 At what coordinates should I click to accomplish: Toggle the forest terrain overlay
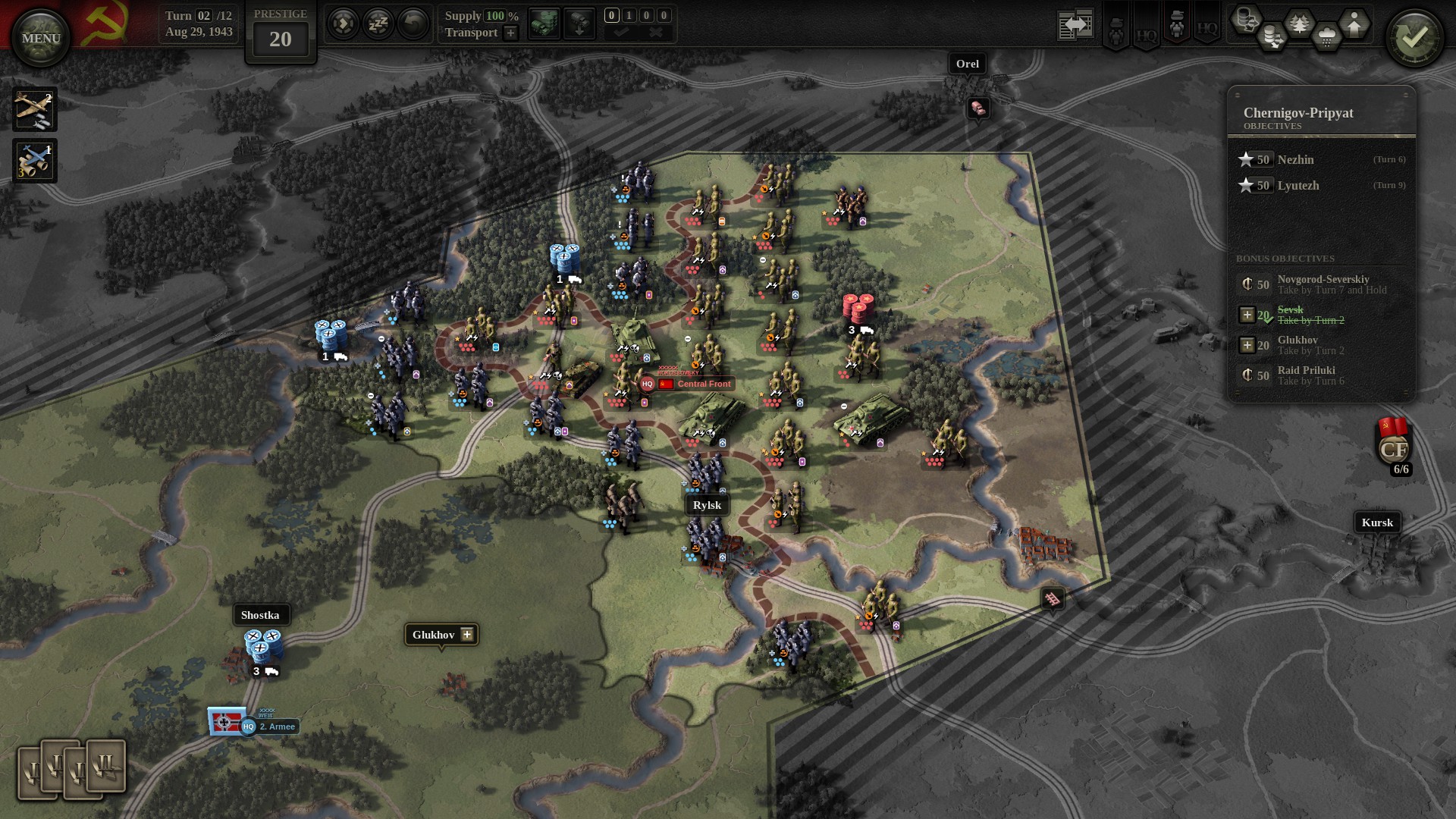[x=1300, y=23]
